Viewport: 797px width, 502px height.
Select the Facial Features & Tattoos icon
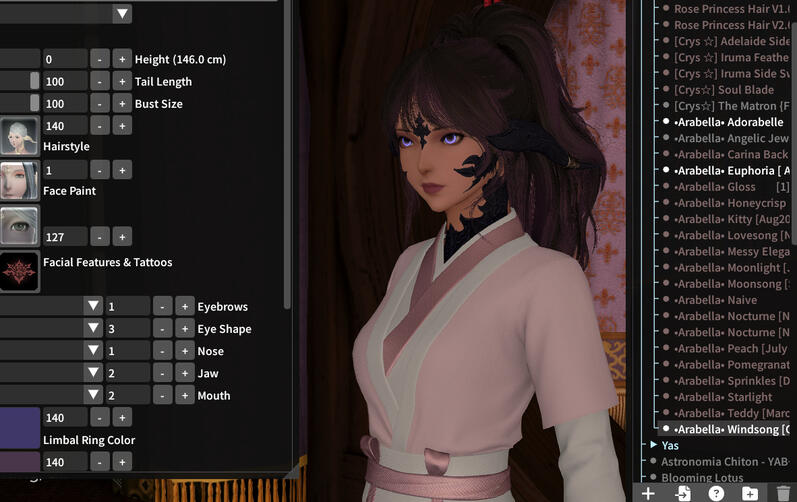pos(19,271)
